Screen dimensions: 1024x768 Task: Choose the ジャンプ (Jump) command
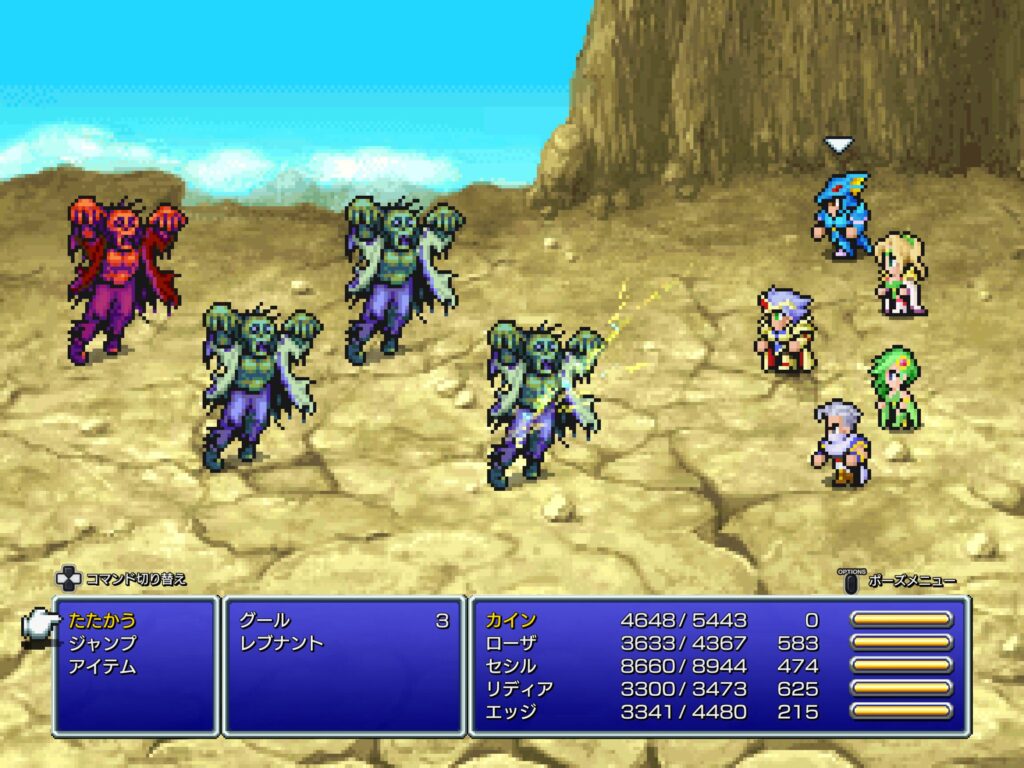point(102,644)
